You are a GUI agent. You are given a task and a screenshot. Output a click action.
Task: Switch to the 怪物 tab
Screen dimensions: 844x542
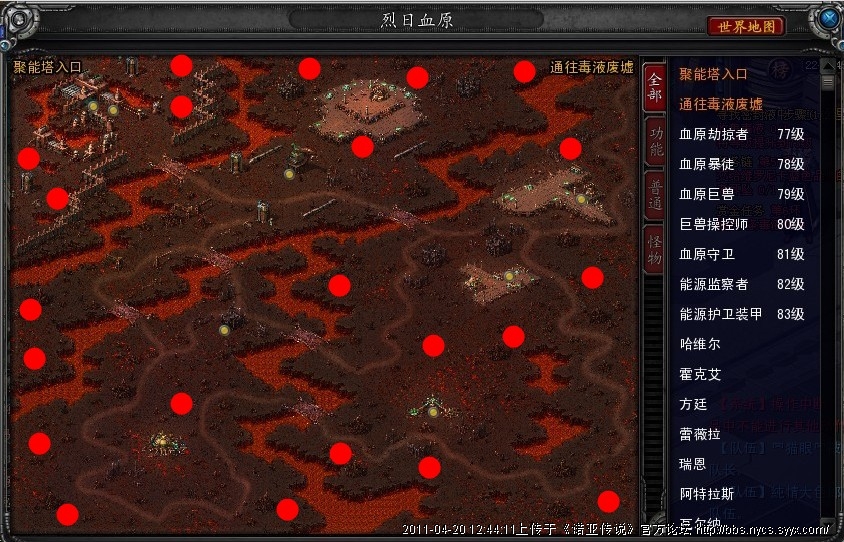[x=654, y=247]
